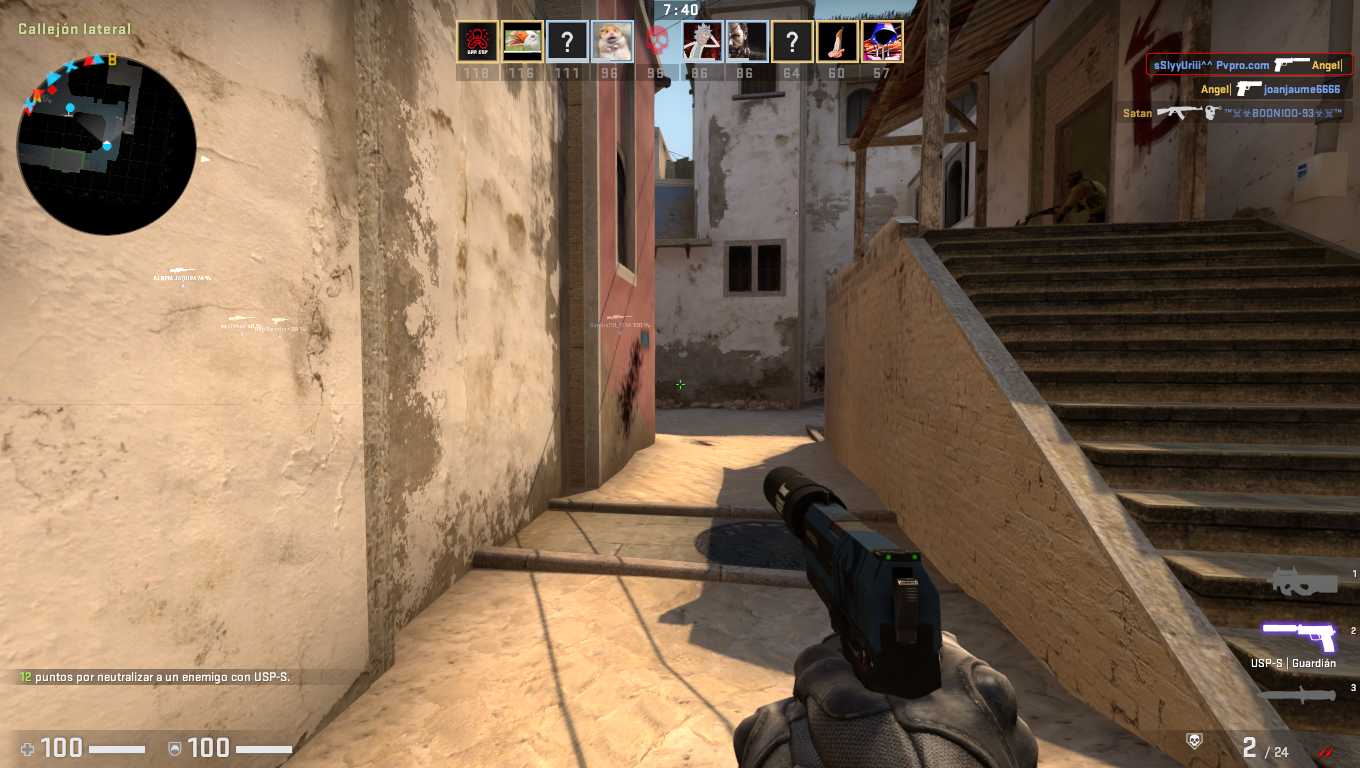Select the P90 primary weapon slot
This screenshot has height=768, width=1360.
[1301, 579]
